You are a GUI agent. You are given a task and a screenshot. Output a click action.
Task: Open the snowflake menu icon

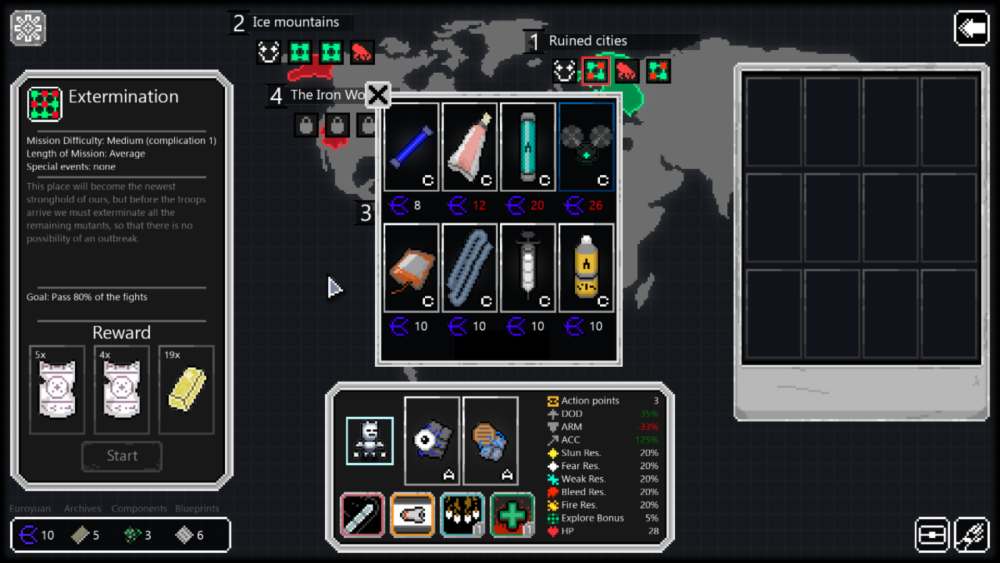click(x=28, y=28)
